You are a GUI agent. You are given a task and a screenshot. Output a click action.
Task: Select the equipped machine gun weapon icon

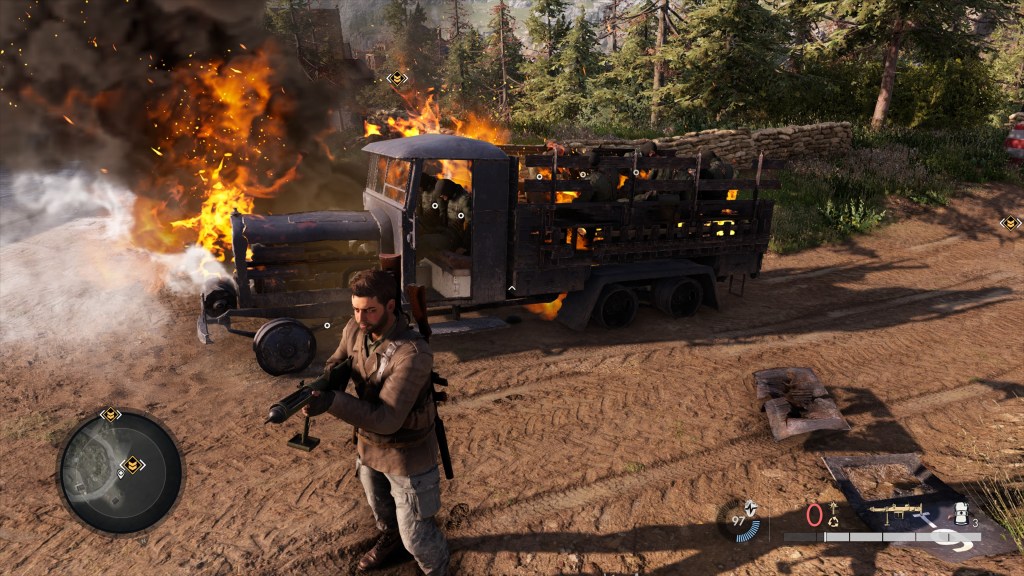(894, 511)
